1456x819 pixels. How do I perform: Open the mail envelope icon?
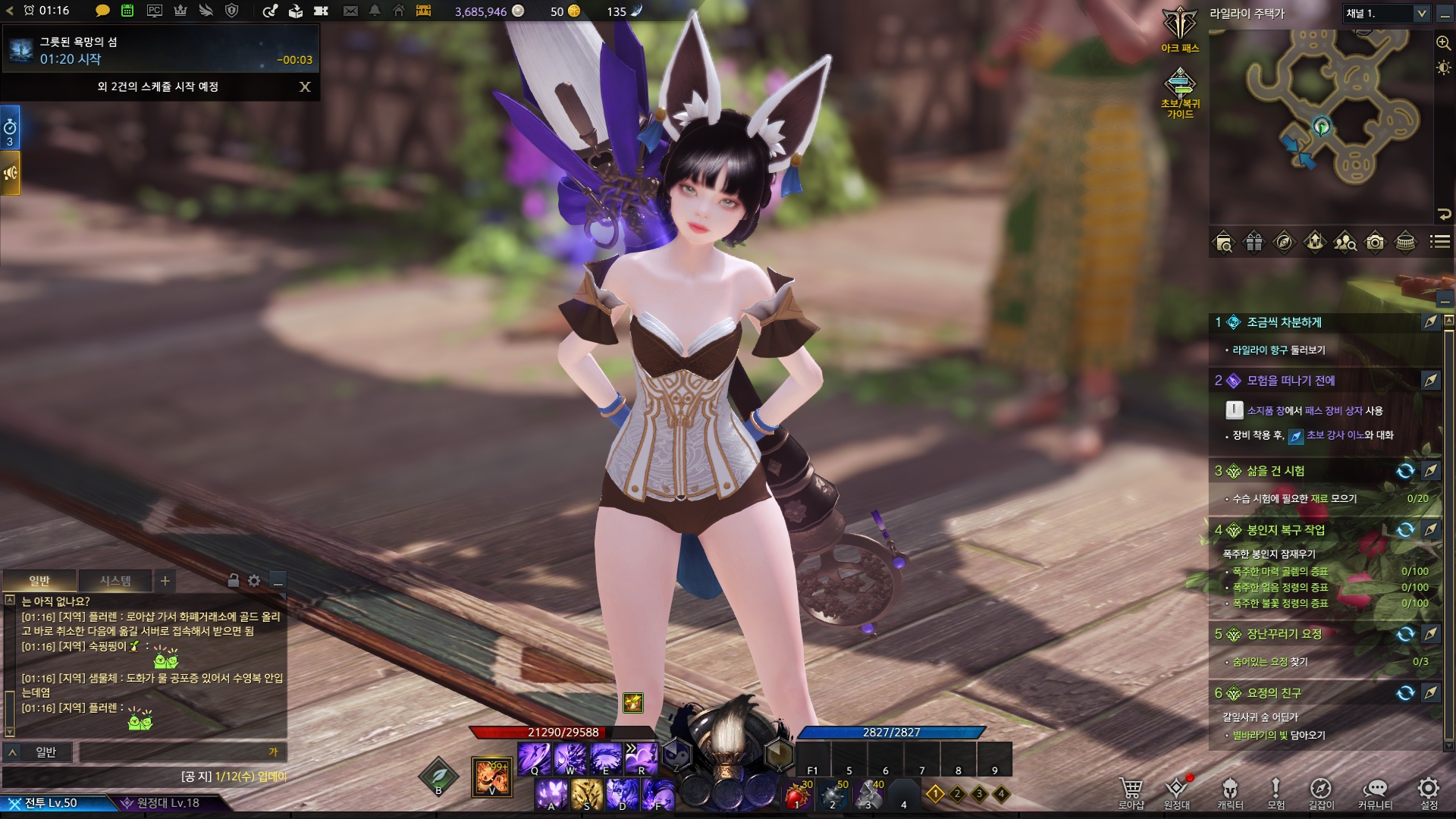coord(350,11)
